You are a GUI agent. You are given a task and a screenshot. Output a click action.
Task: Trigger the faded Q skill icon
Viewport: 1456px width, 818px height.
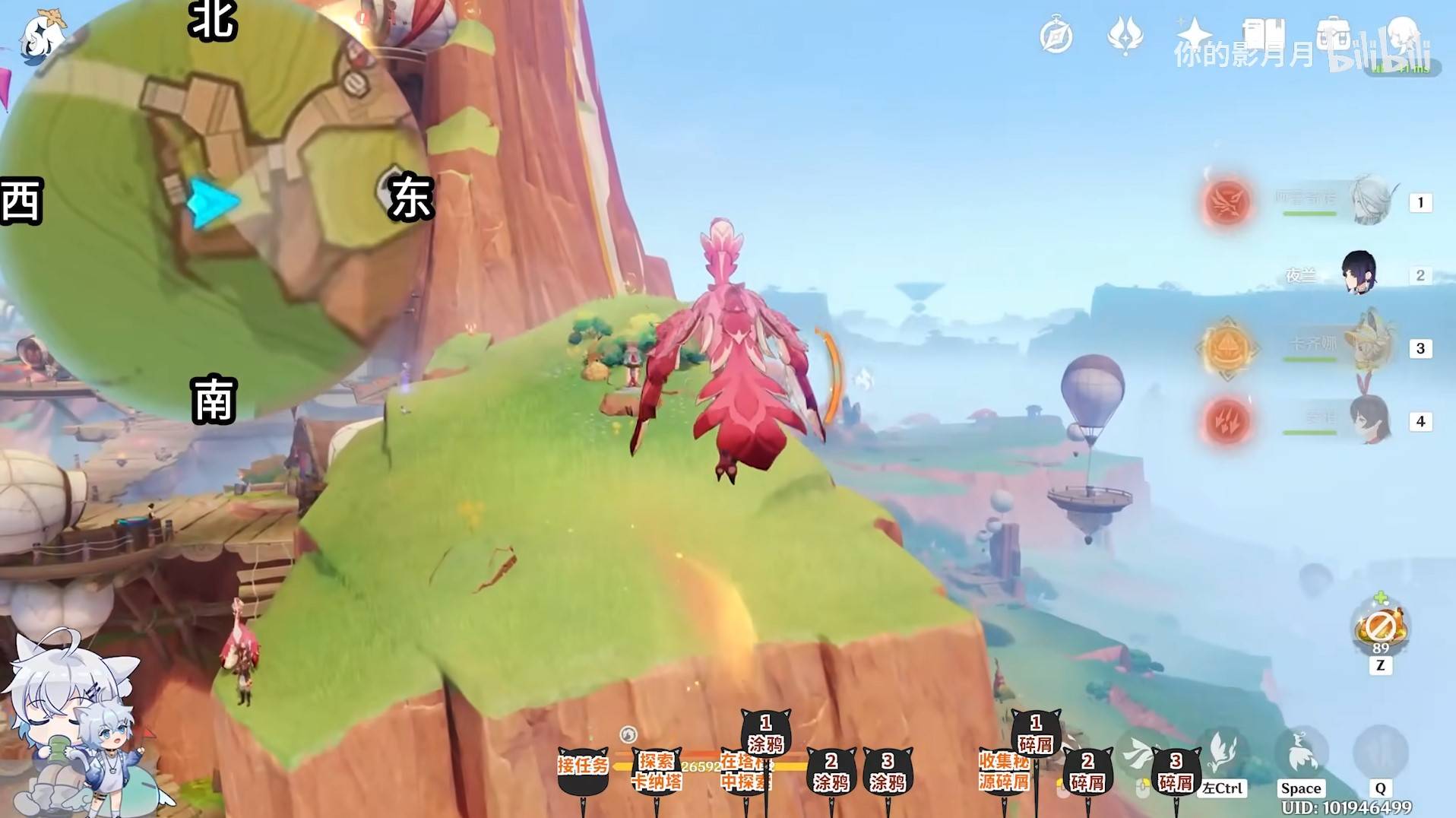click(1380, 753)
